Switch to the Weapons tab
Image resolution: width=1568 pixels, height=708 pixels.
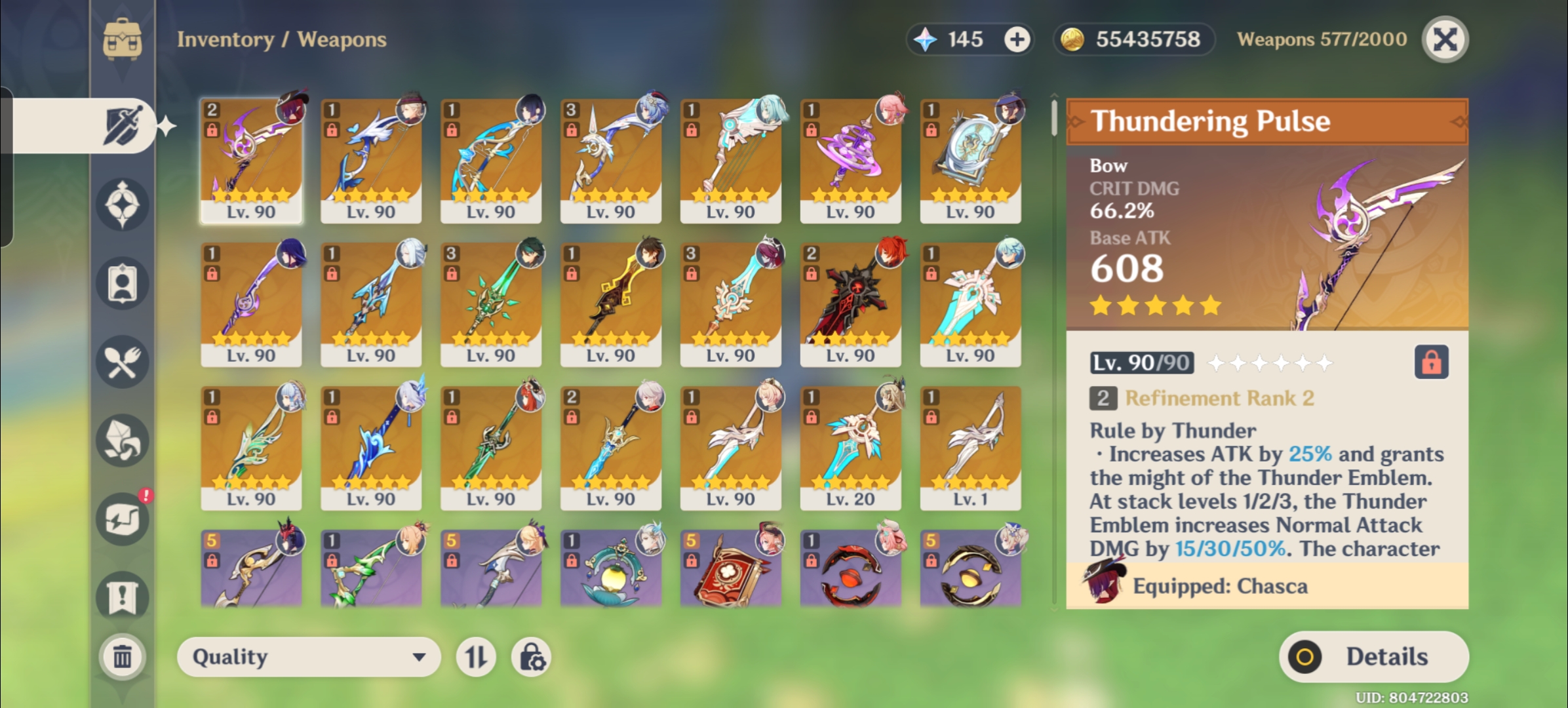[123, 125]
